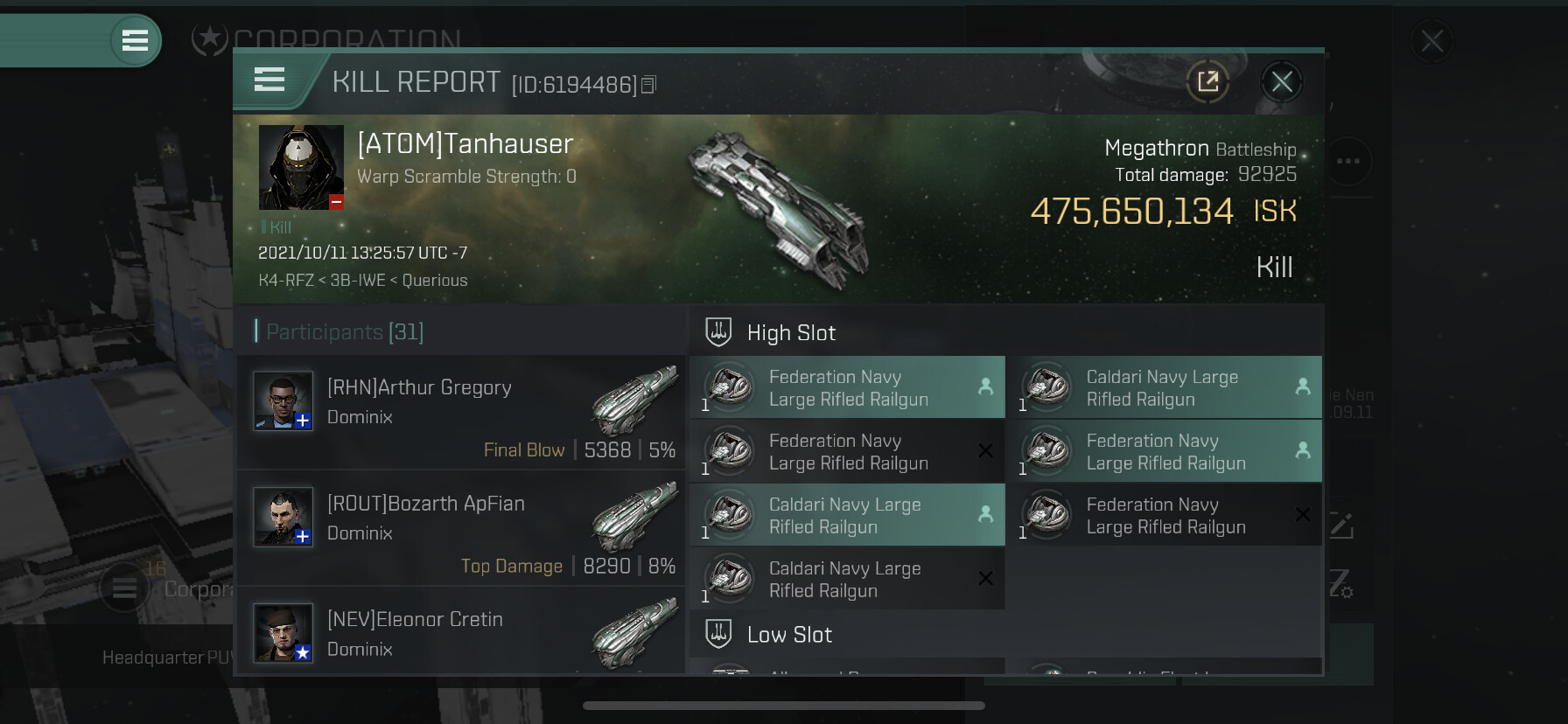Close the Kill Report window
The image size is (1568, 724).
point(1282,82)
